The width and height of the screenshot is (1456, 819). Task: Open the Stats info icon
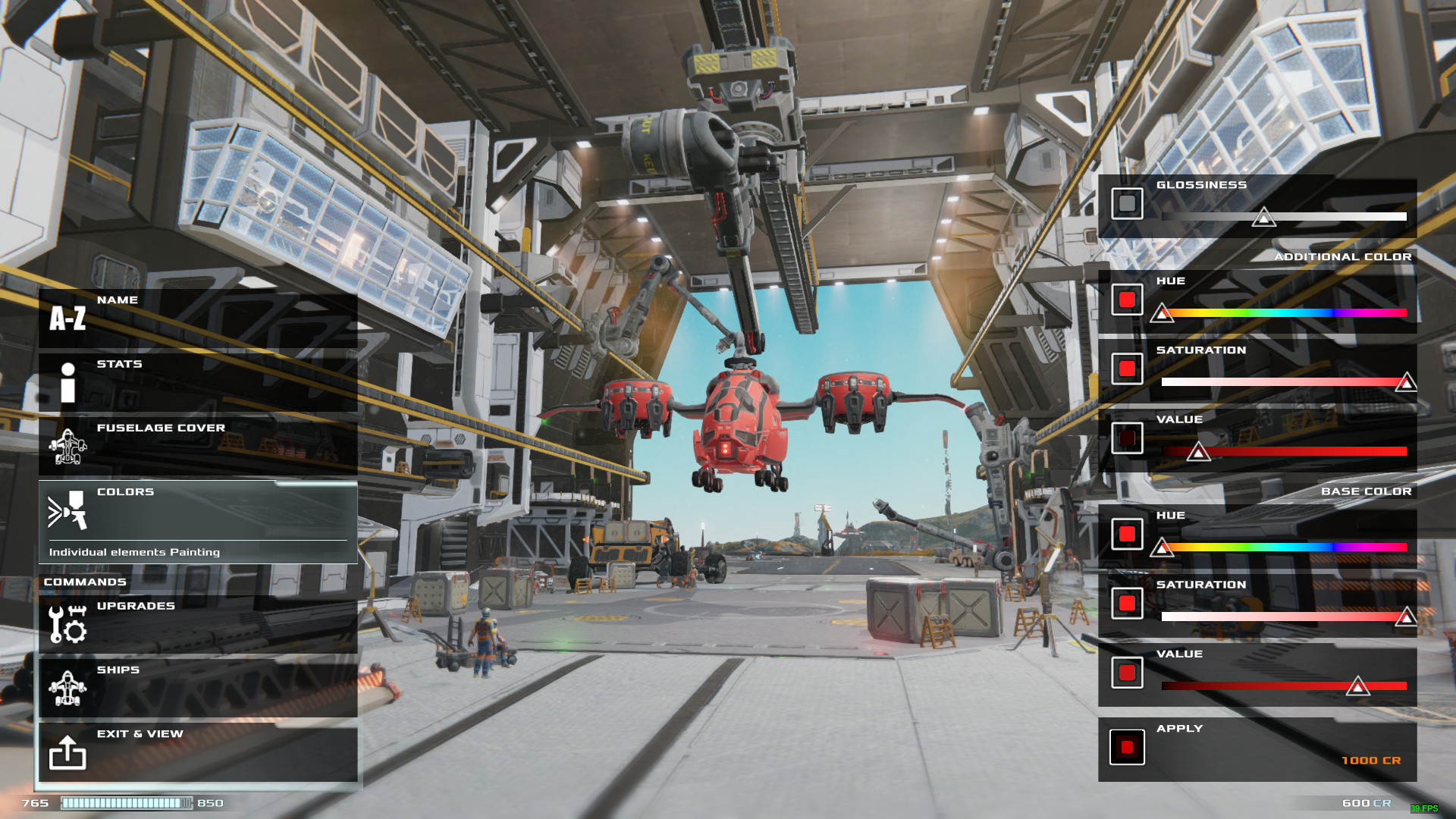click(67, 383)
